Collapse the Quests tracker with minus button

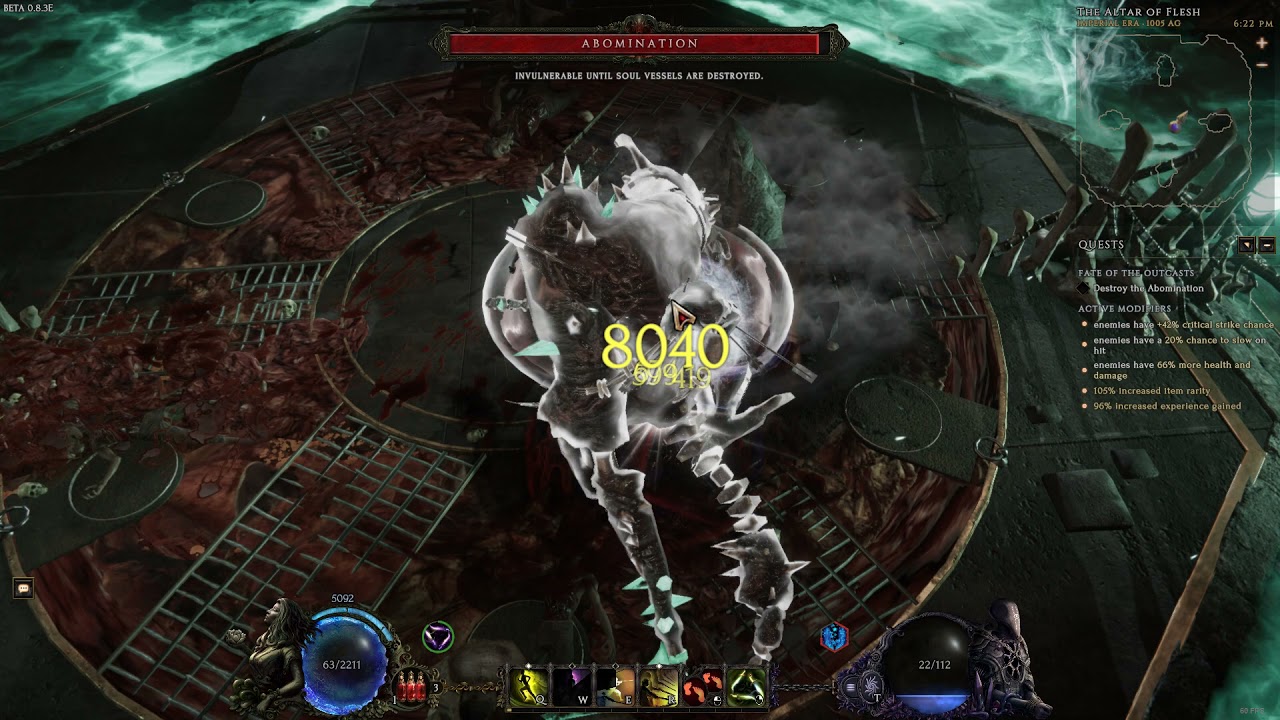[x=1266, y=245]
